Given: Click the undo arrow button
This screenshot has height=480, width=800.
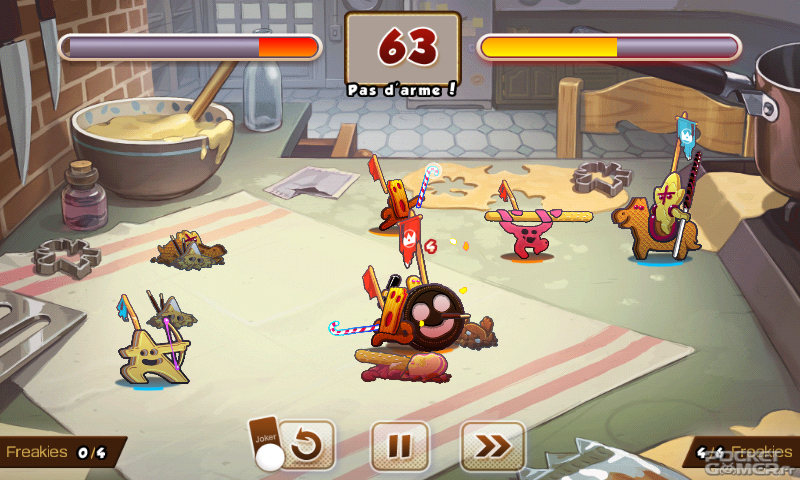Looking at the screenshot, I should [x=308, y=446].
